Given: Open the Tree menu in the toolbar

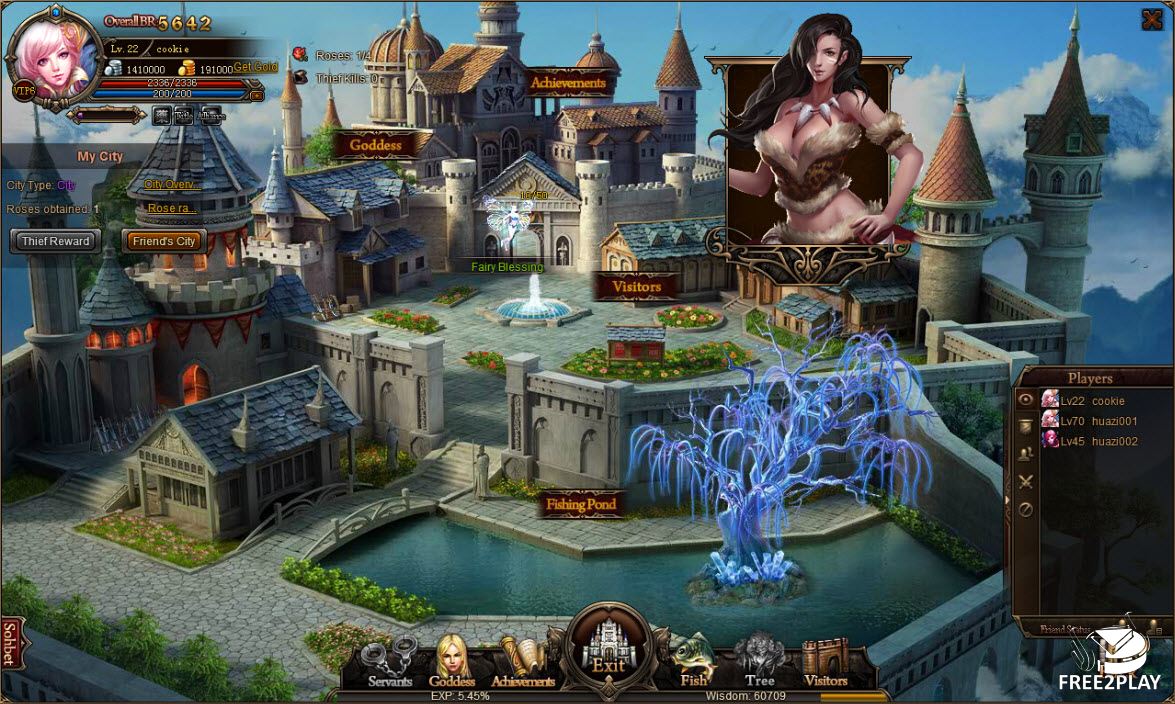Looking at the screenshot, I should click(759, 662).
